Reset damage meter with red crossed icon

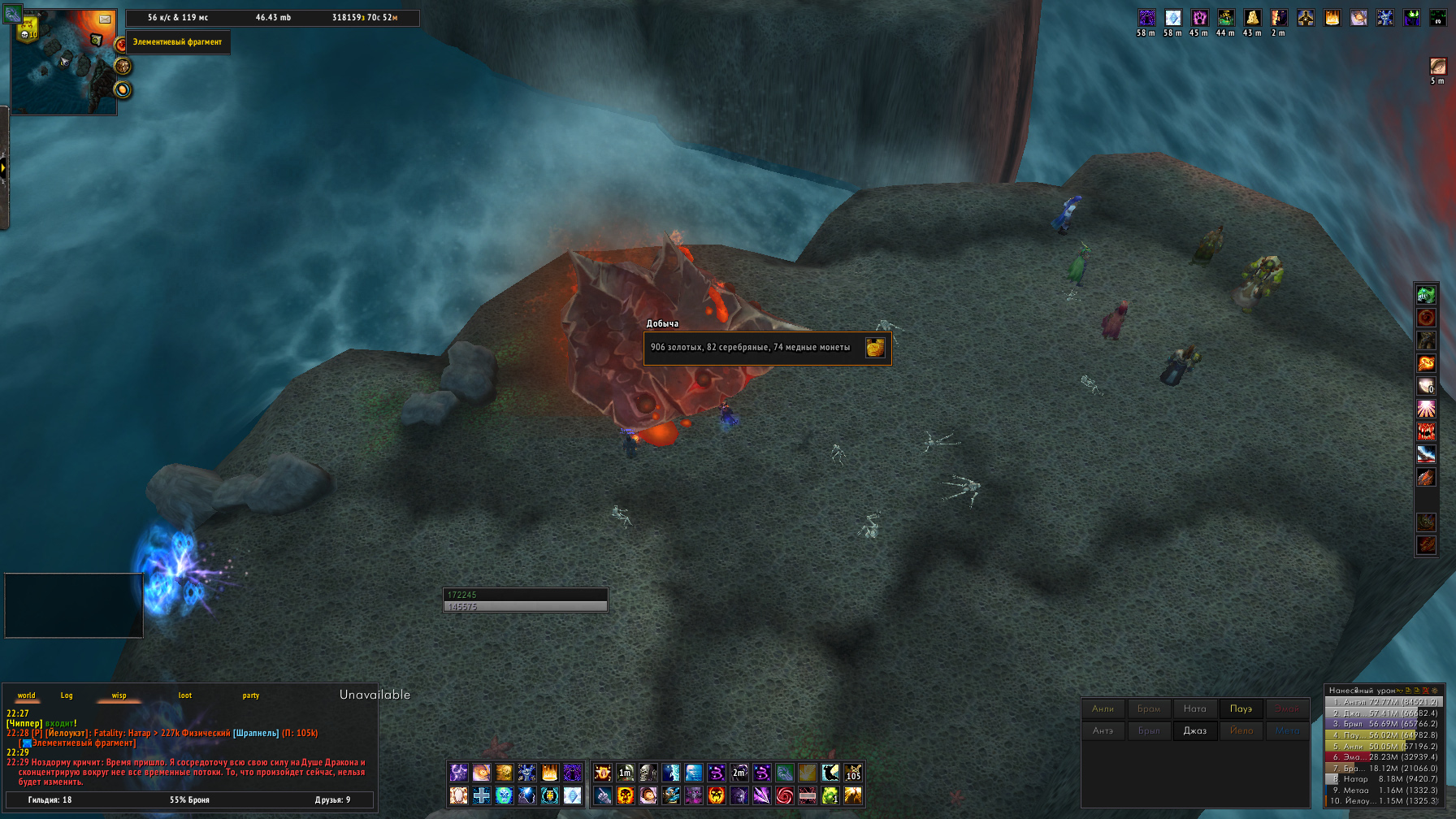click(1425, 691)
